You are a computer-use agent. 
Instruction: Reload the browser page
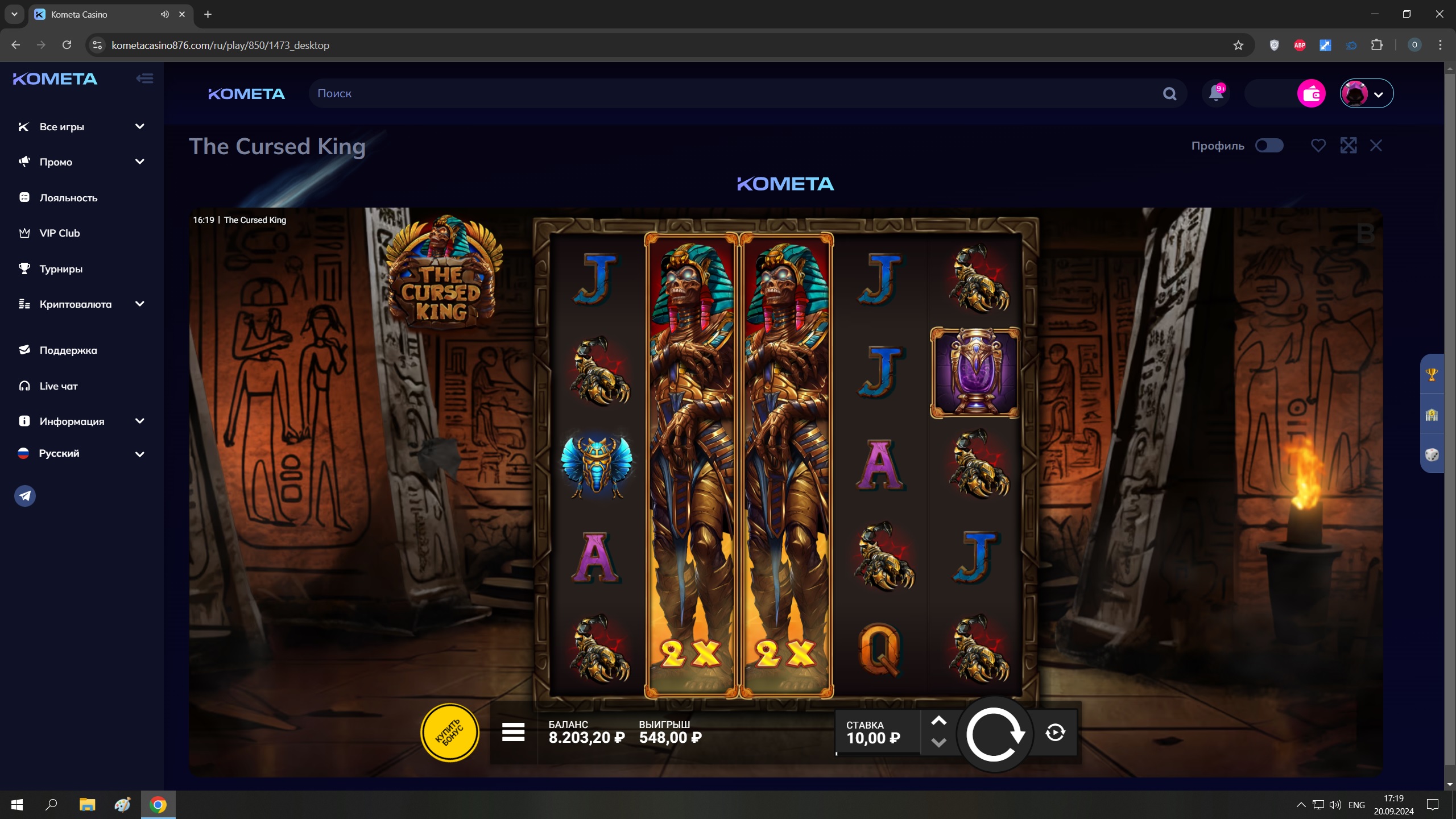click(x=67, y=45)
